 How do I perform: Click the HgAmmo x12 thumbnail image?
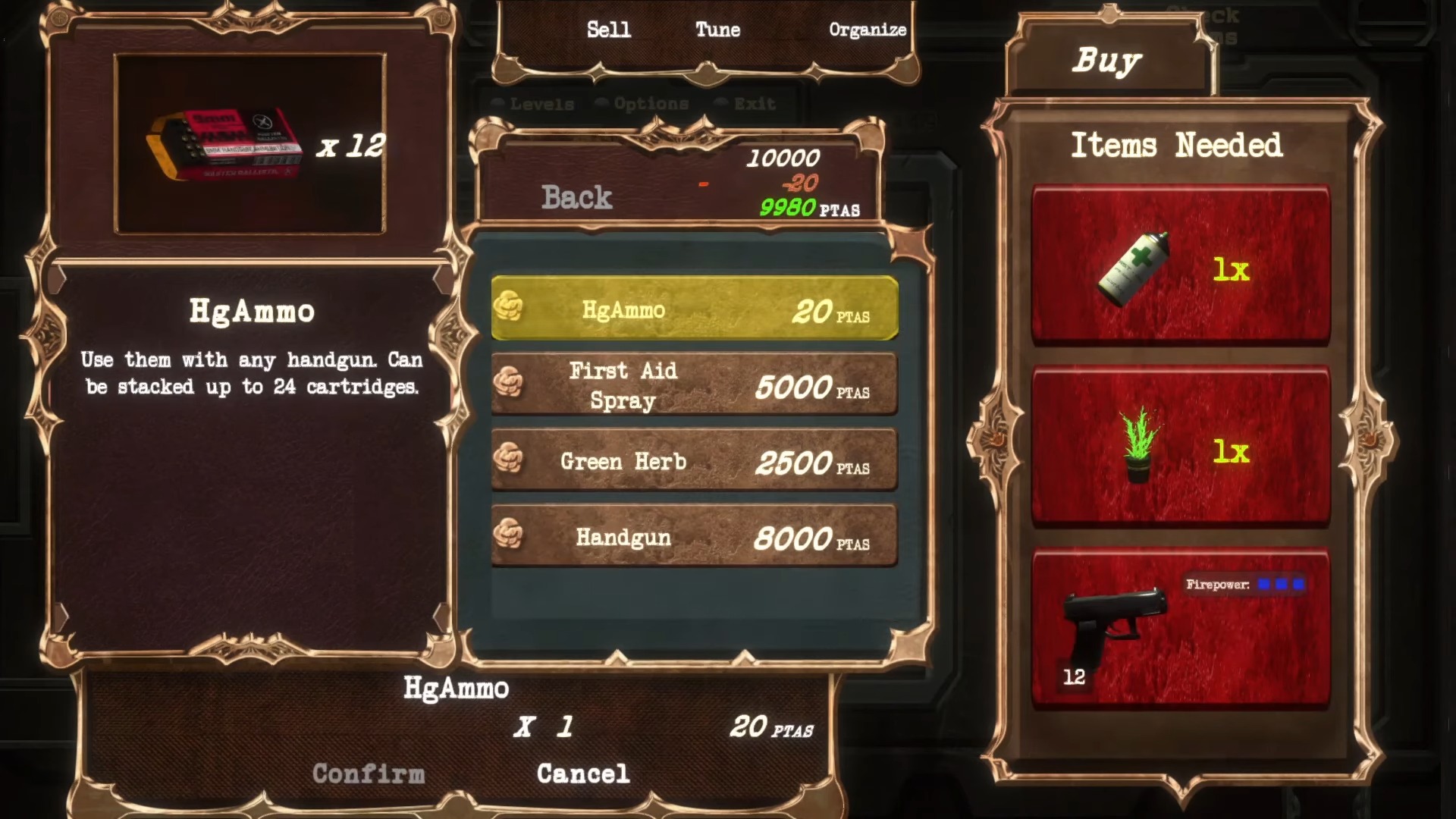coord(227,144)
